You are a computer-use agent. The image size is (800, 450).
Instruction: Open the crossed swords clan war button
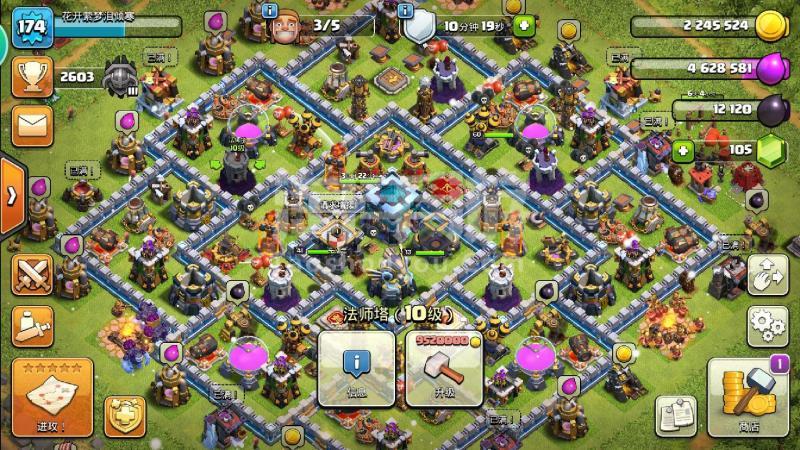[32, 273]
